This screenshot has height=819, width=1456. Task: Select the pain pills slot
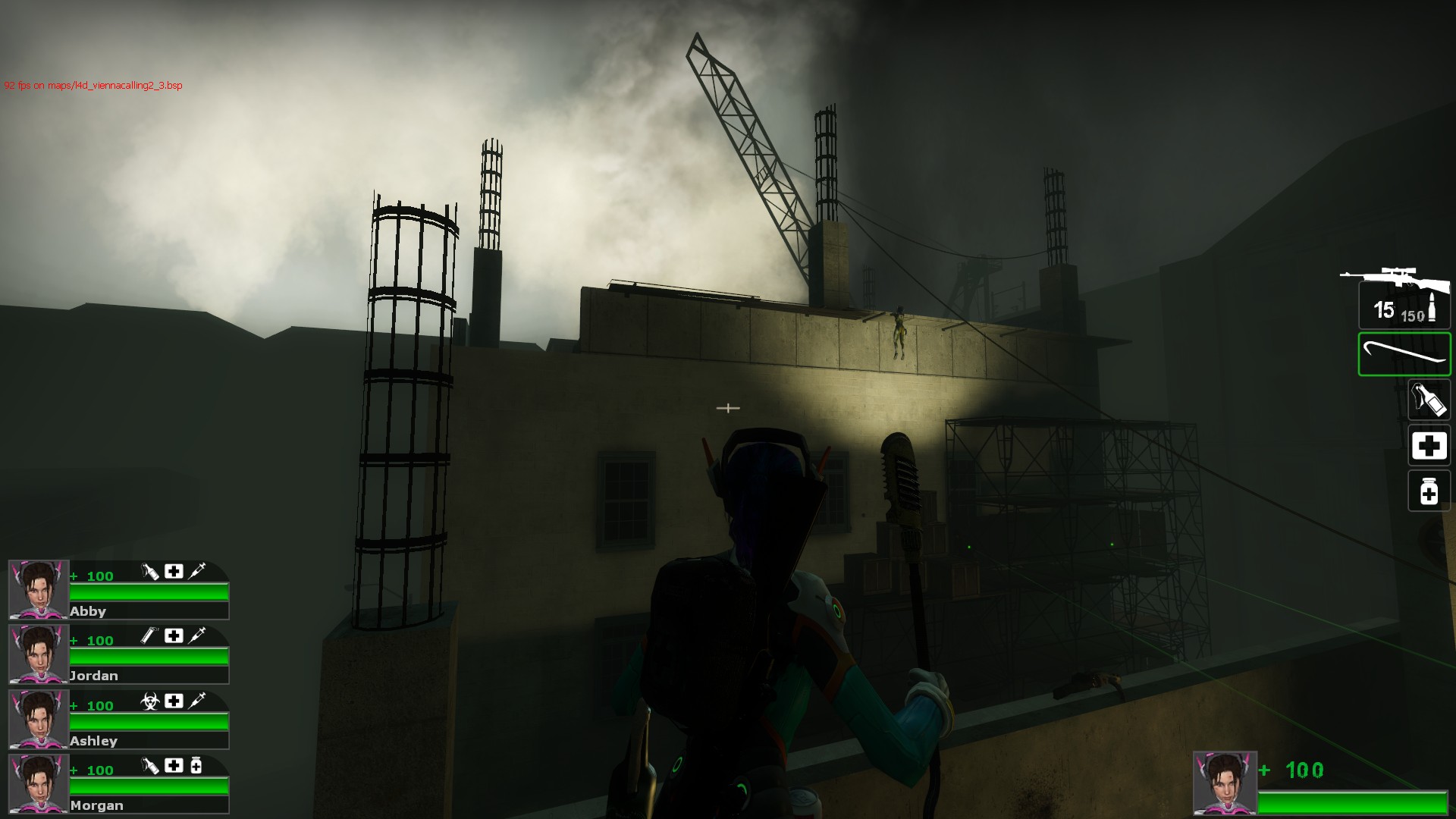1429,491
